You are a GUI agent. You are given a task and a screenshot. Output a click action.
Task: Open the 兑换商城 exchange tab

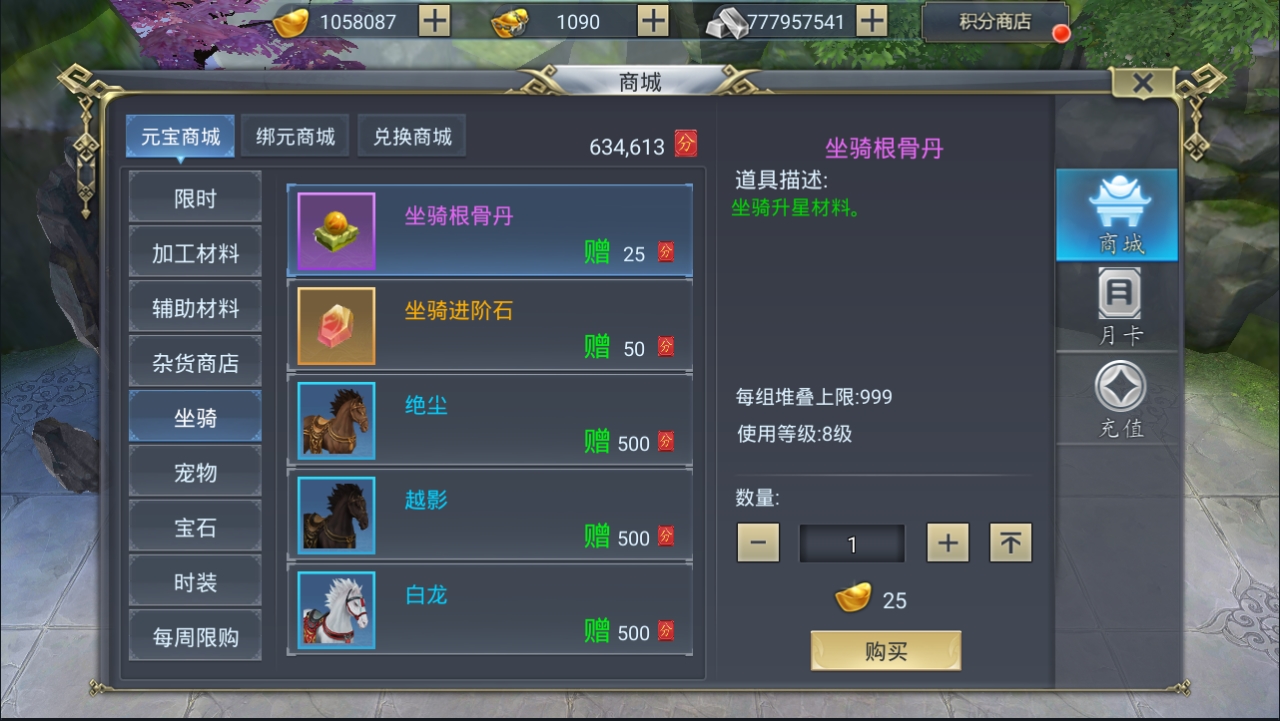[412, 135]
